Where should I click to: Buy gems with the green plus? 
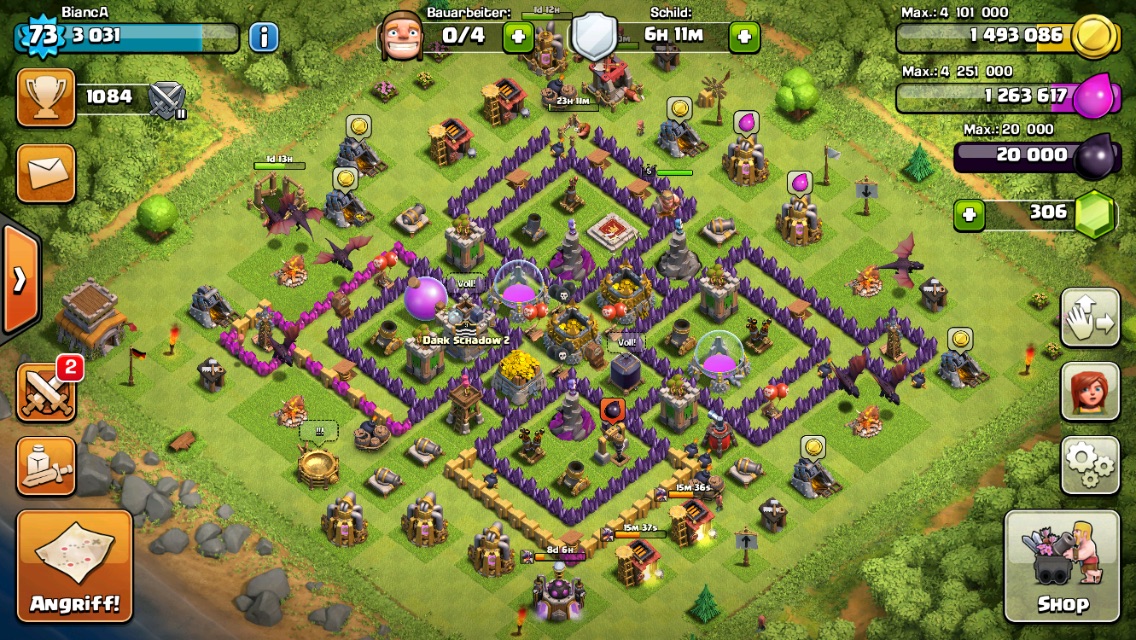(968, 214)
